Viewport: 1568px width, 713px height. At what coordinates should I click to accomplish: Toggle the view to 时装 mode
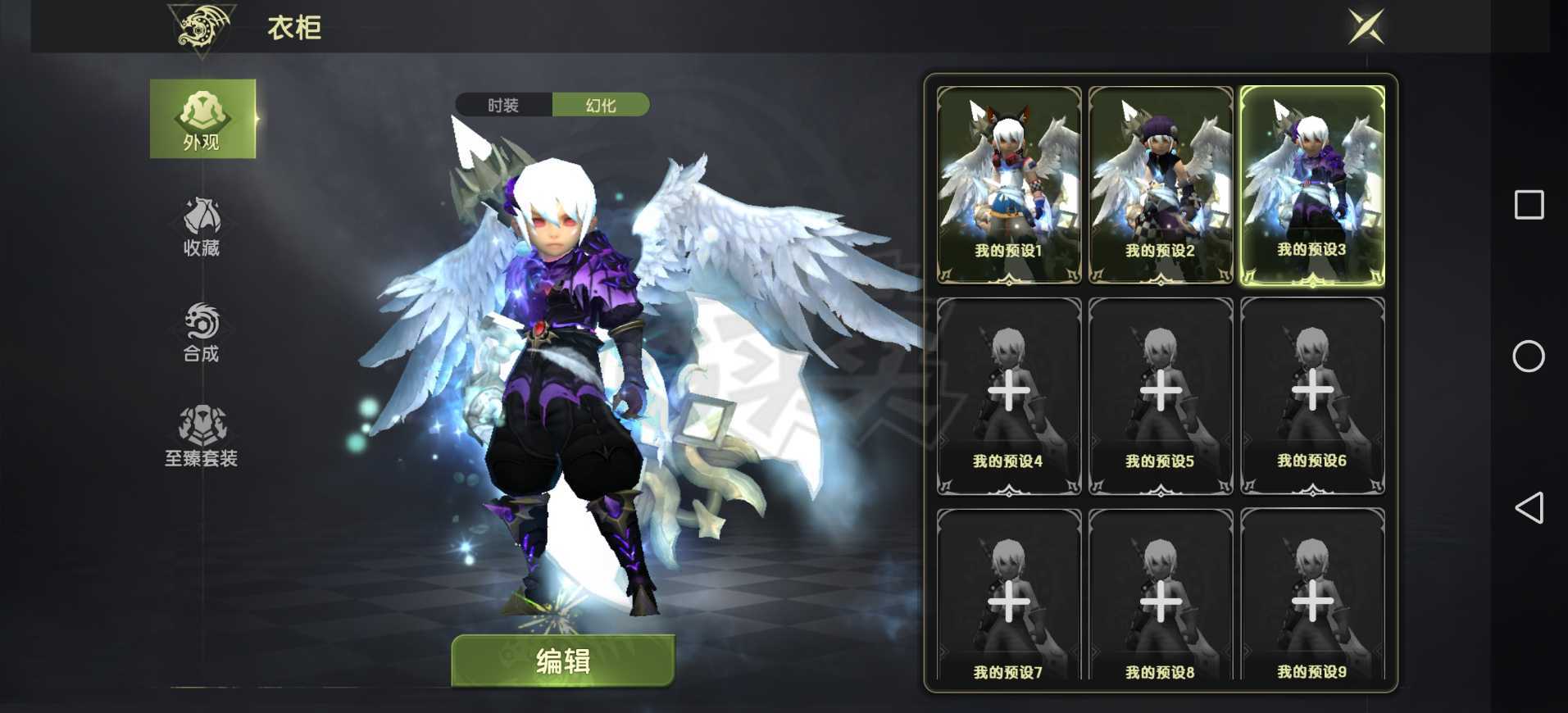(x=502, y=105)
